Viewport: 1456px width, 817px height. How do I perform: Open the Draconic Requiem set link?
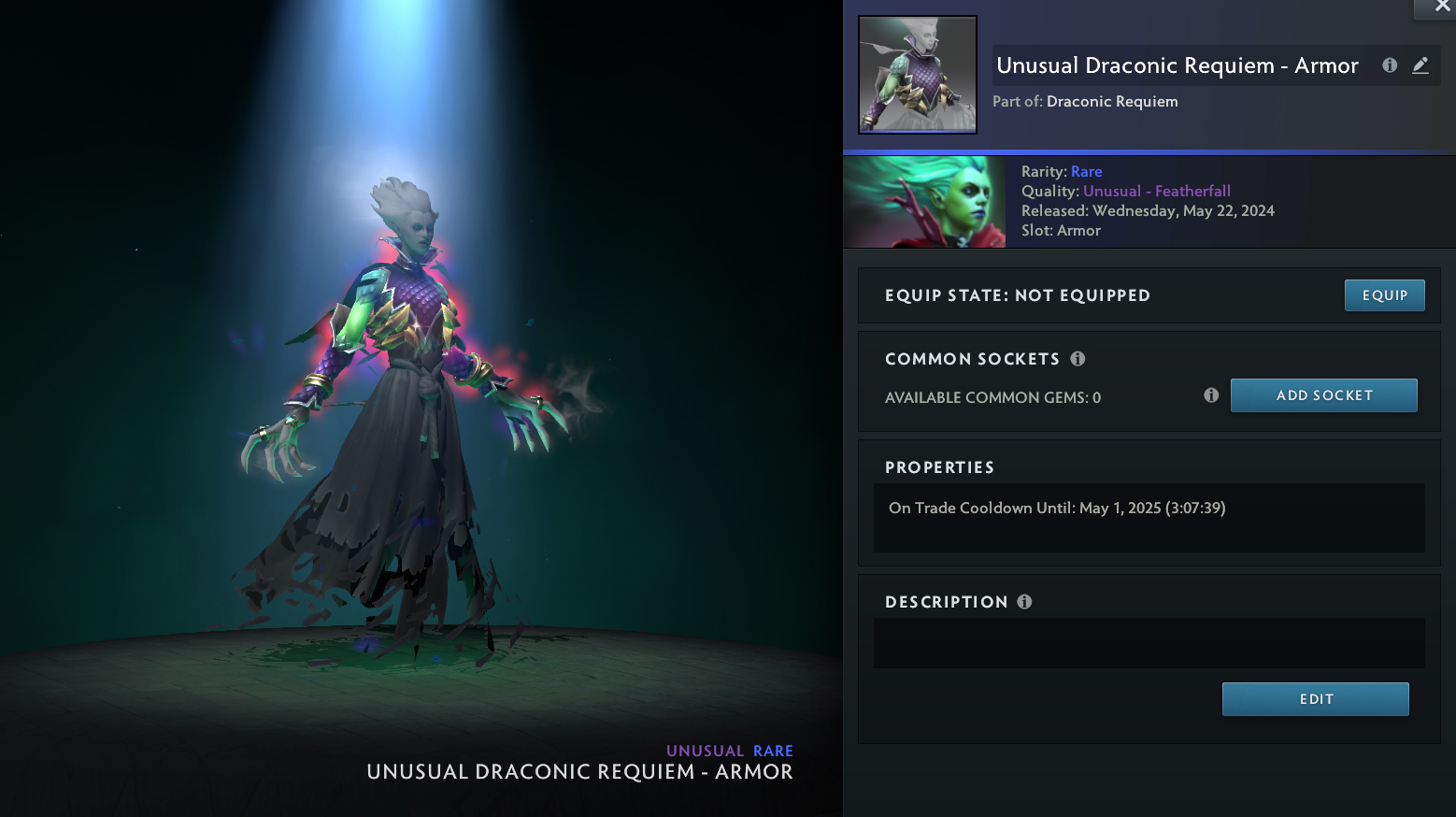click(1112, 101)
